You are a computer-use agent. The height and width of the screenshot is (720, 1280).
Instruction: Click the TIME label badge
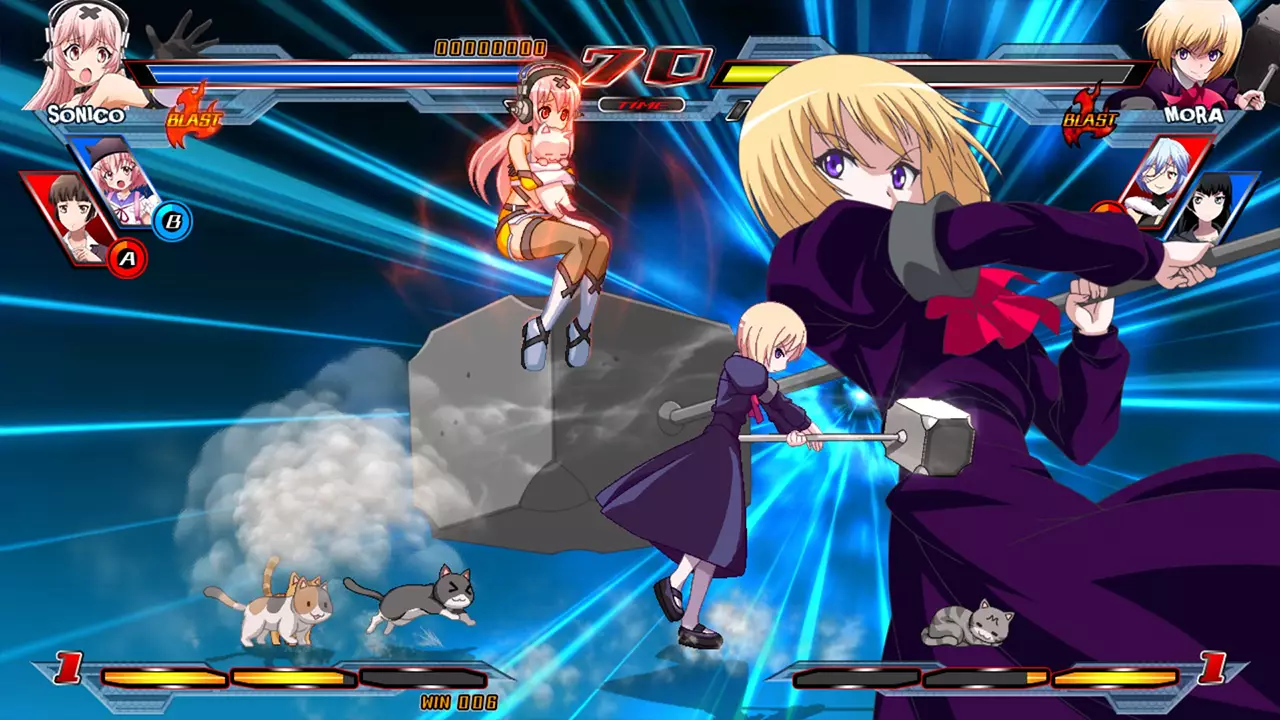pyautogui.click(x=644, y=104)
